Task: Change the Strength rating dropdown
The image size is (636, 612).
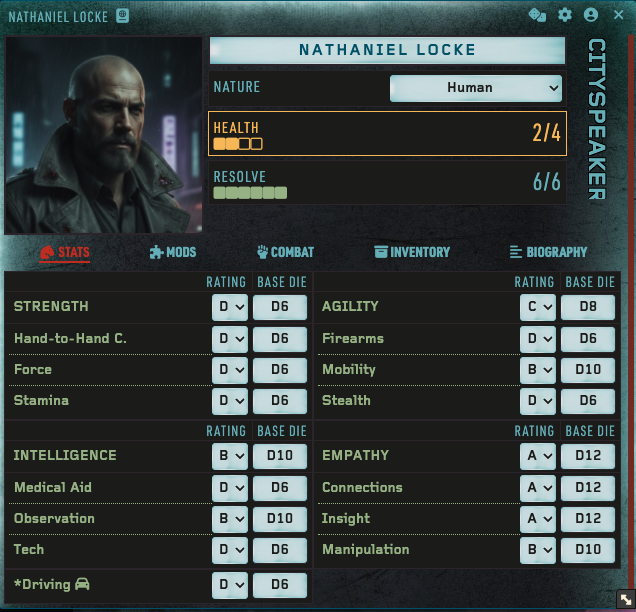Action: (x=229, y=307)
